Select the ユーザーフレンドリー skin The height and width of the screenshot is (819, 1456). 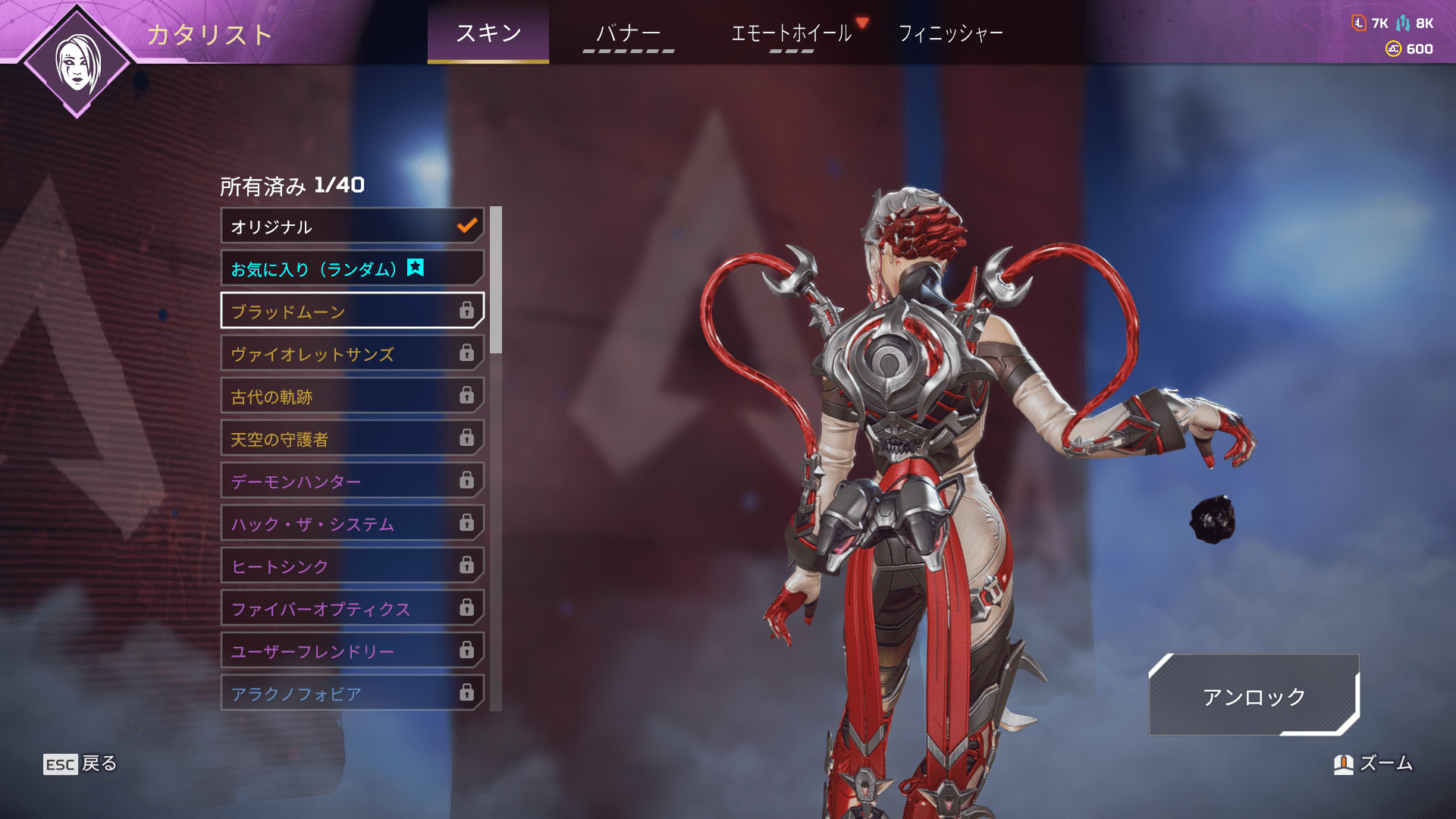tap(353, 651)
